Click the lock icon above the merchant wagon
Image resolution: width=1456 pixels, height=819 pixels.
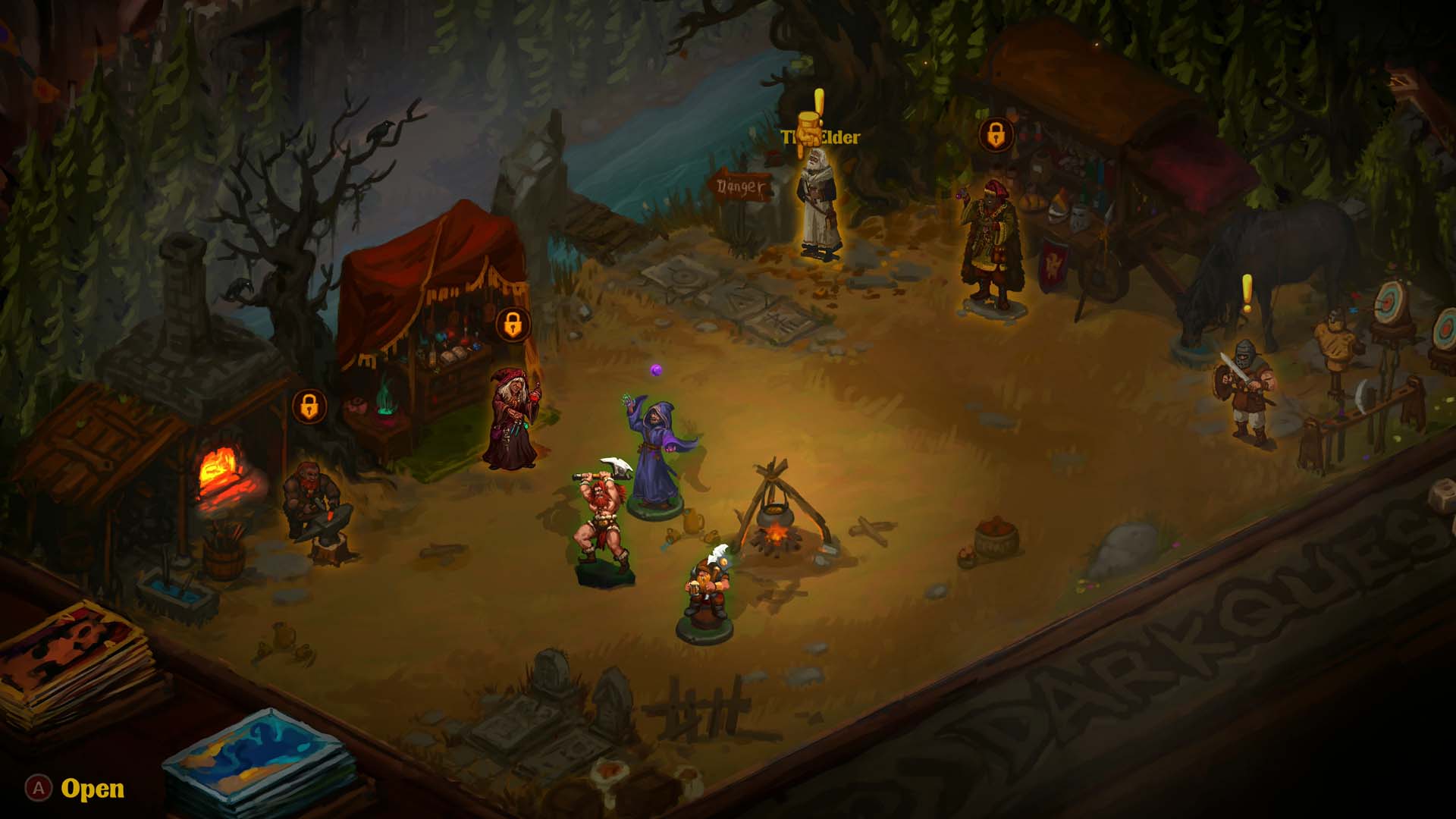[x=996, y=136]
